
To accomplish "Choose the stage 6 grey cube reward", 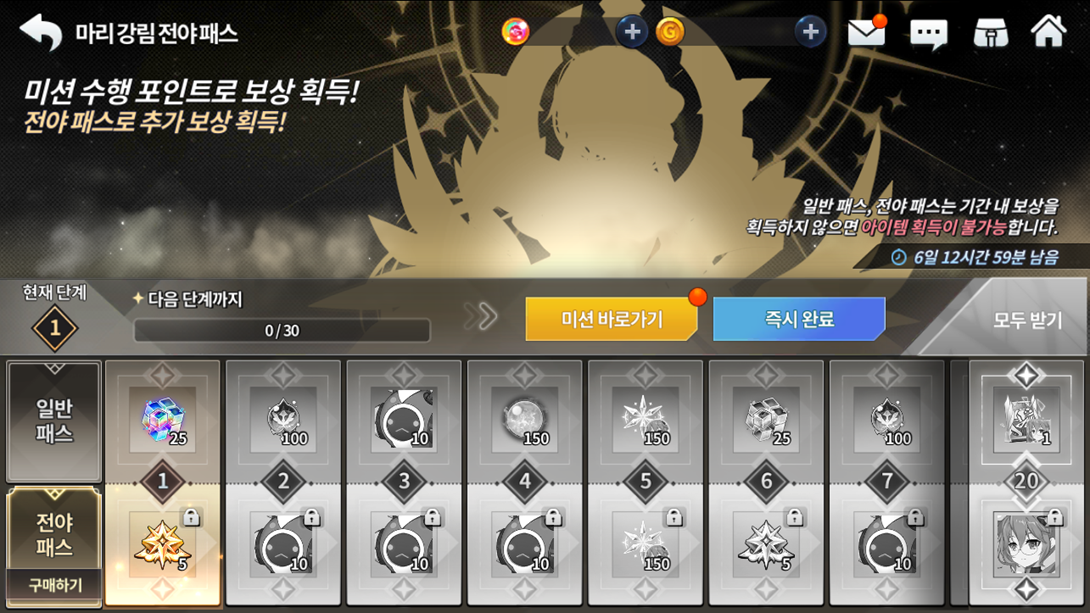I will tap(765, 419).
